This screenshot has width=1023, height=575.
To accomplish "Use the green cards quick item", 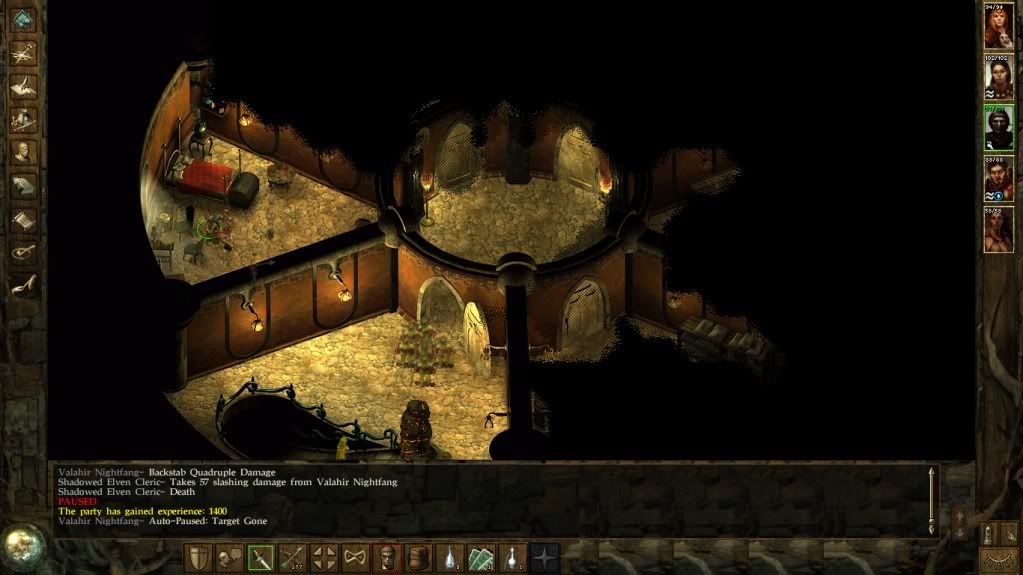I will (x=483, y=558).
